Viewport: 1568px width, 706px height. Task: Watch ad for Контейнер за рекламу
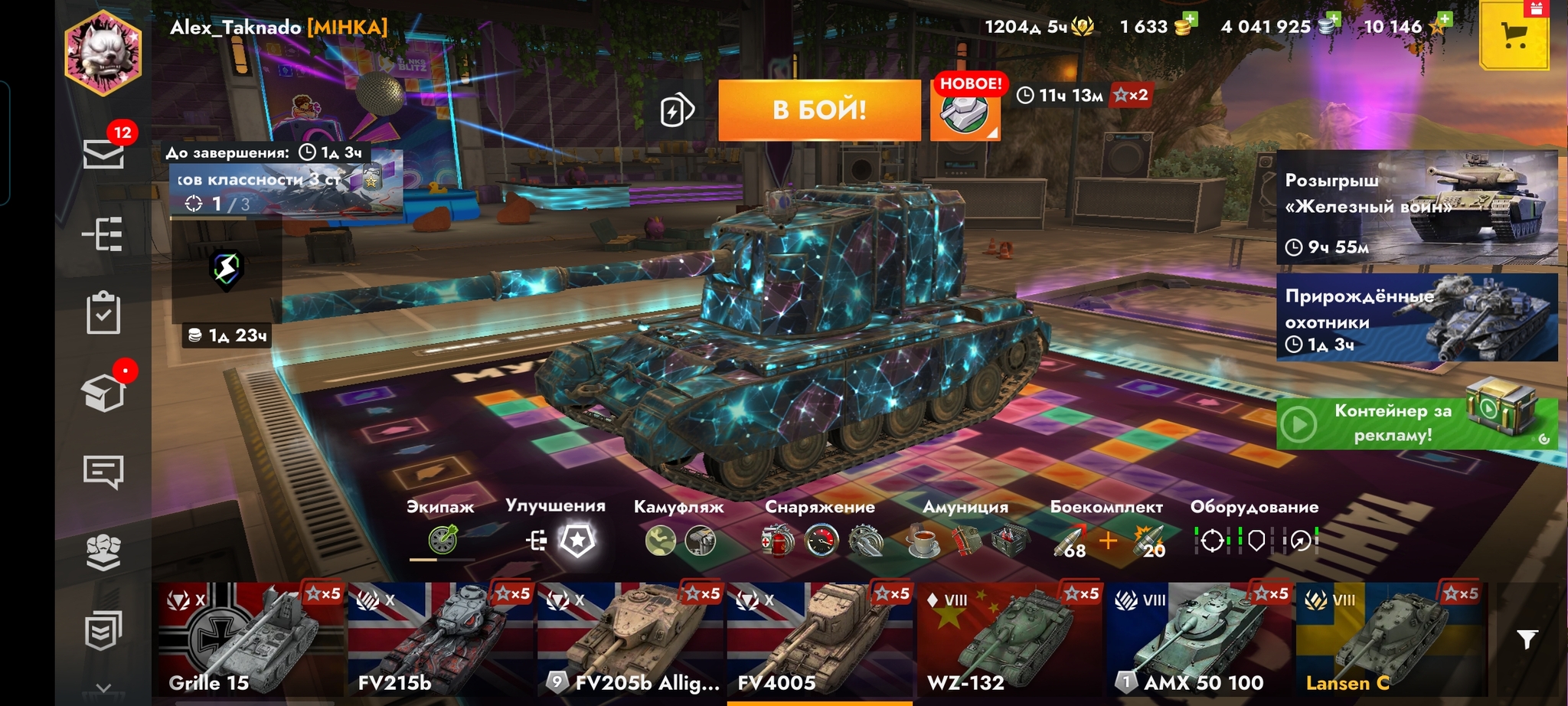pyautogui.click(x=1416, y=423)
